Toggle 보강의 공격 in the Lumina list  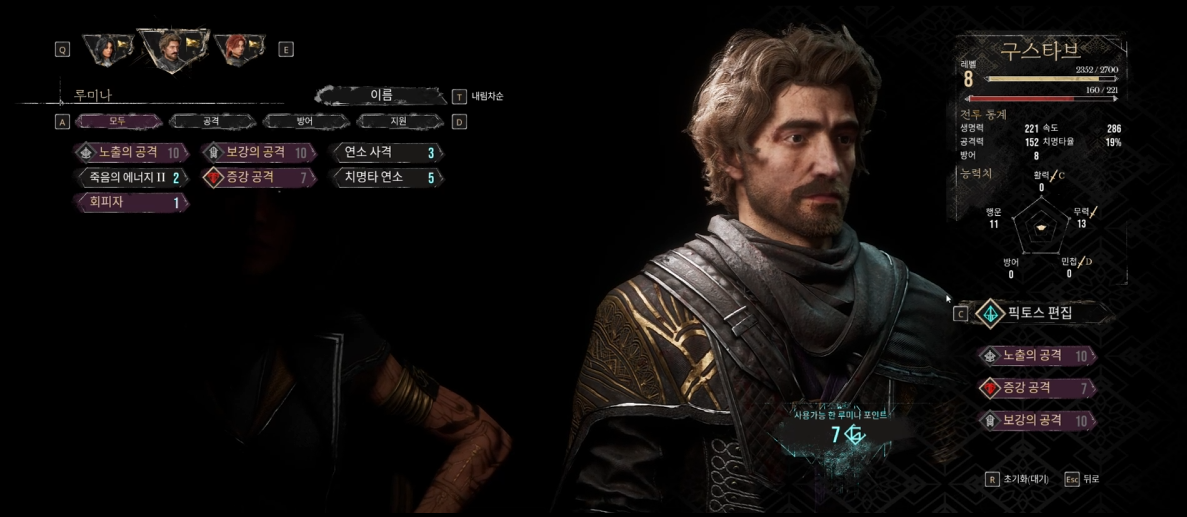[x=260, y=153]
